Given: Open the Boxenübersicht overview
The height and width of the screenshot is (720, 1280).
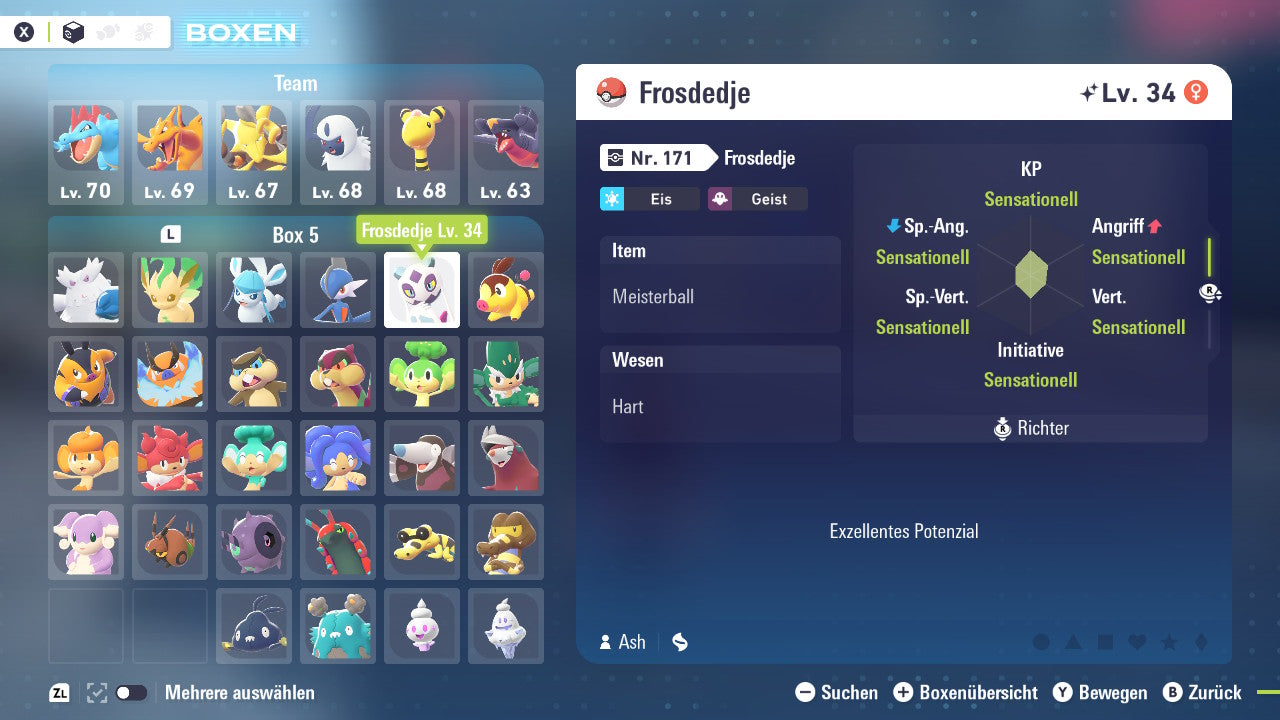Looking at the screenshot, I should click(x=965, y=692).
